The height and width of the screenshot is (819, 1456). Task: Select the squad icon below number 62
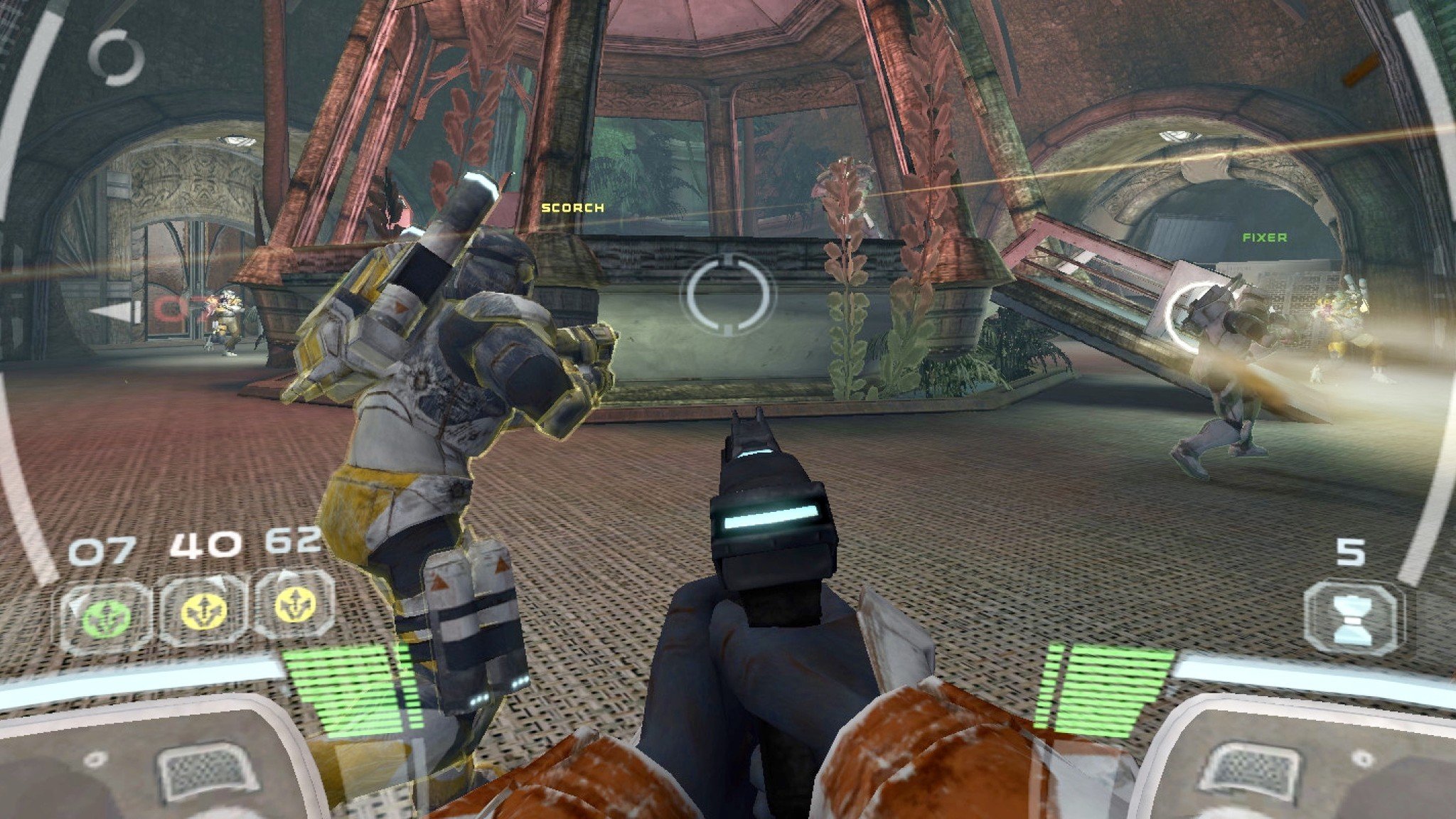[295, 606]
